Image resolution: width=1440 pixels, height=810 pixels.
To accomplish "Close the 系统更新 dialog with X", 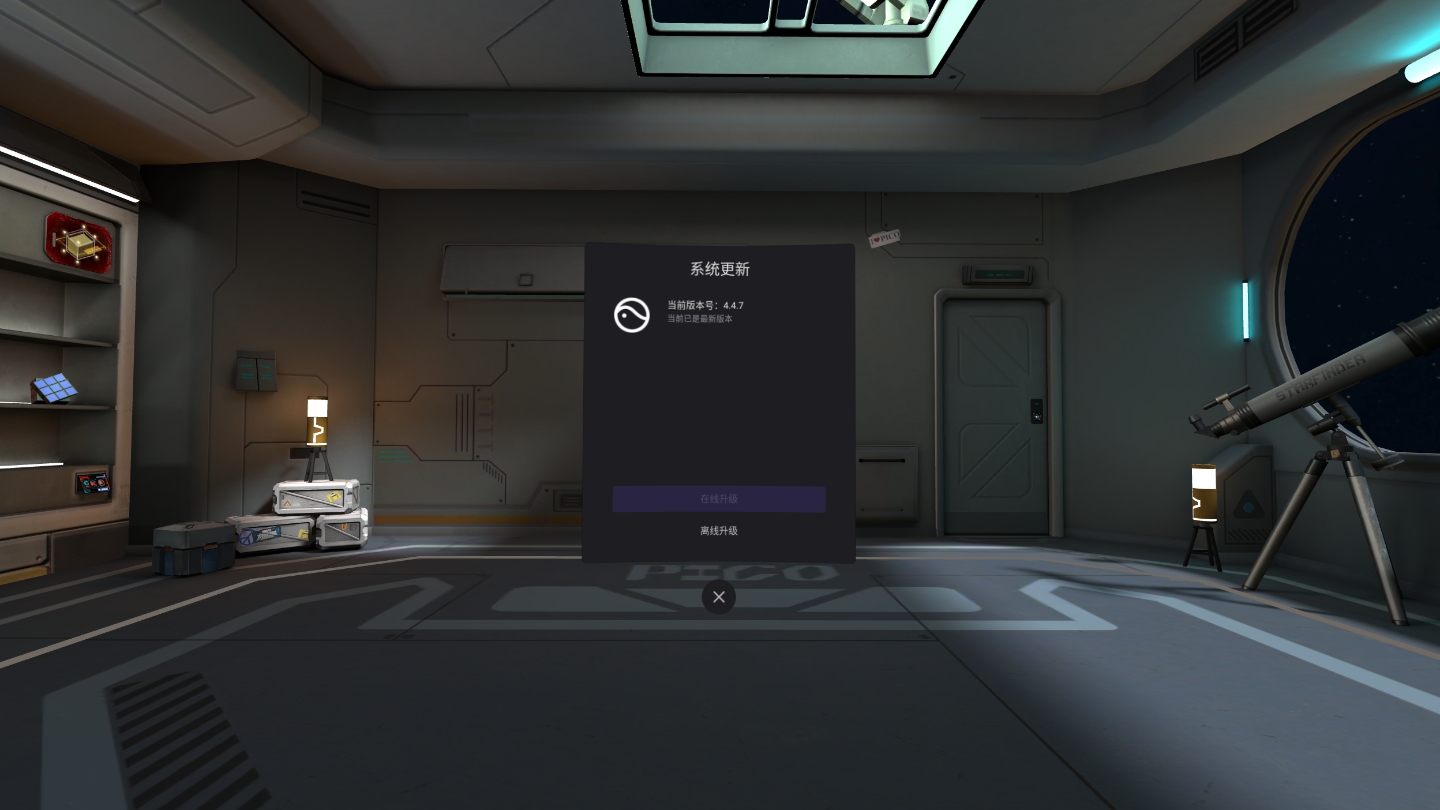I will [719, 597].
